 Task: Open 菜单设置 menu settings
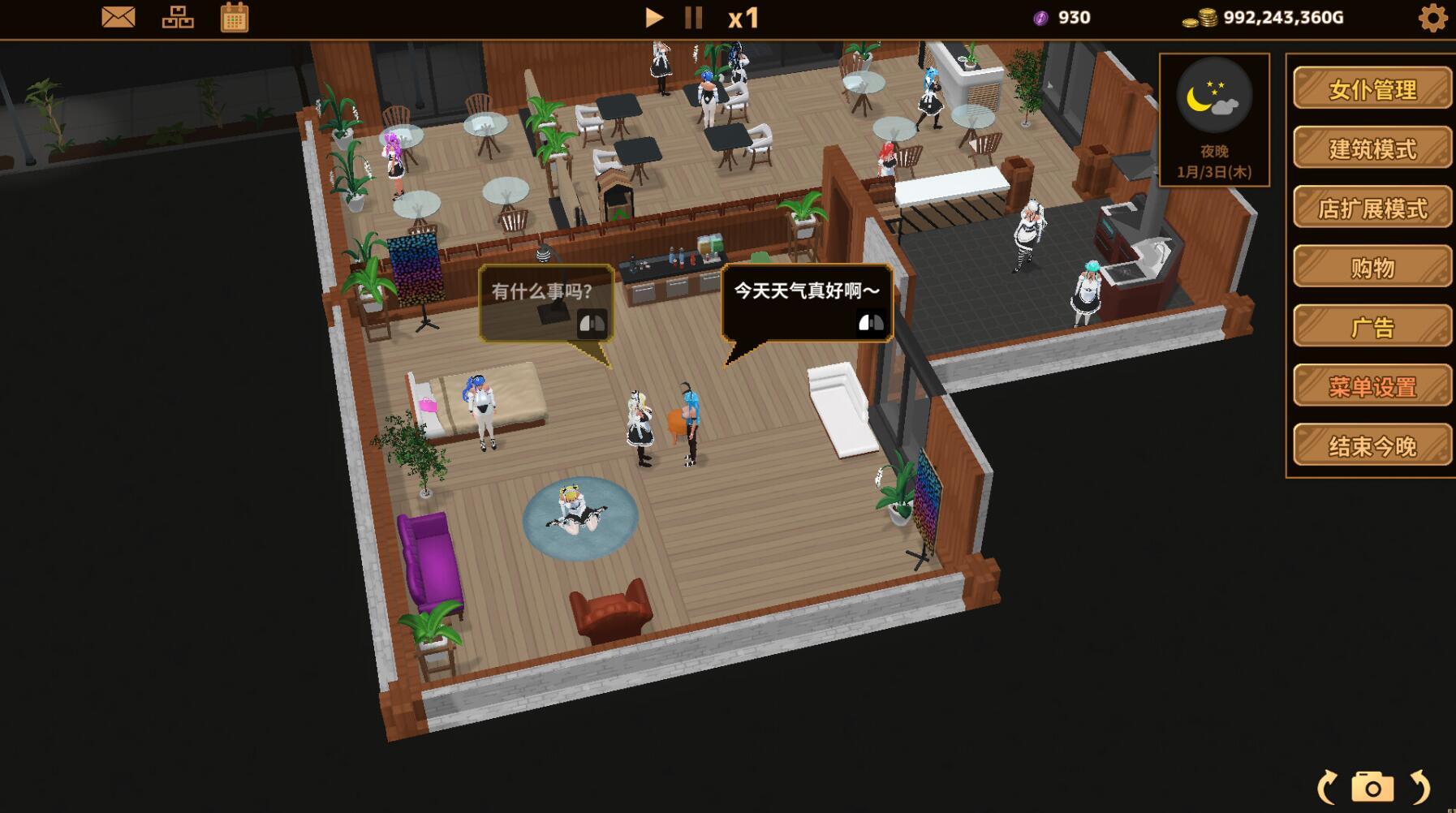[1372, 387]
